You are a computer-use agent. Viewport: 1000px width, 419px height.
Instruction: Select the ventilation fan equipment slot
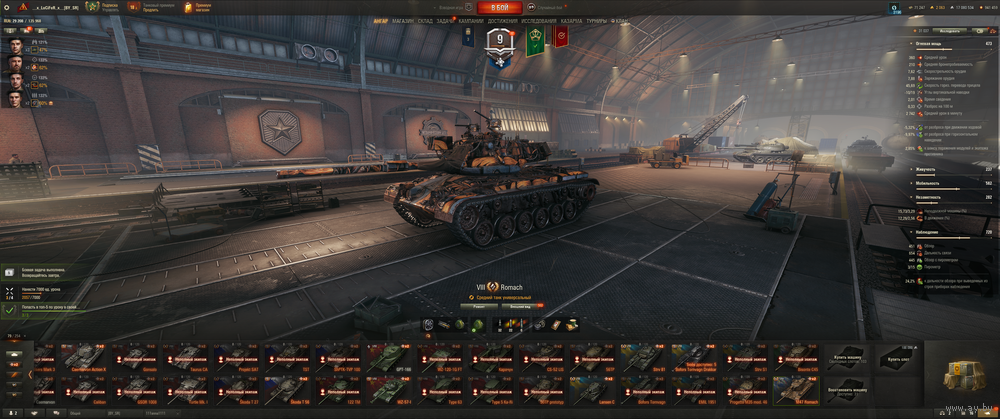pos(428,324)
